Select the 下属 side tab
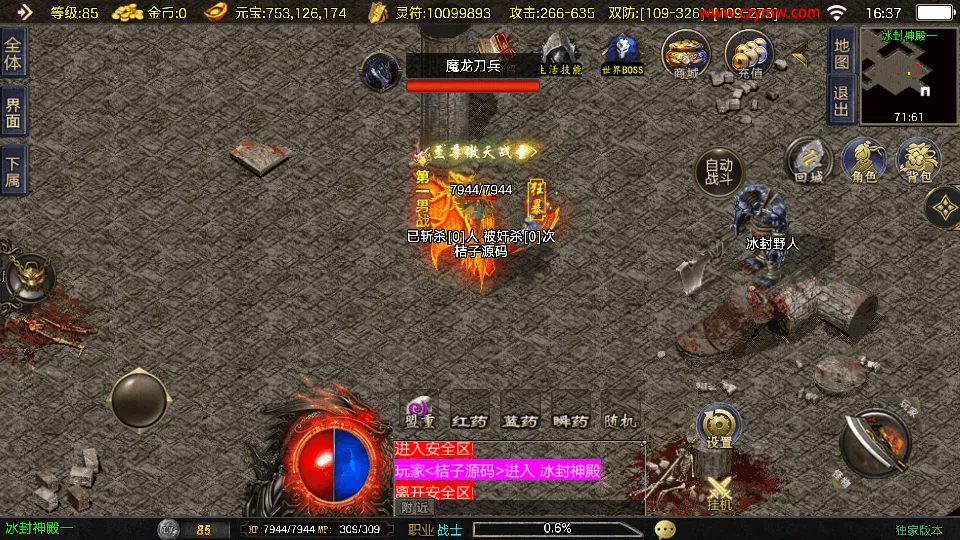 tap(14, 170)
